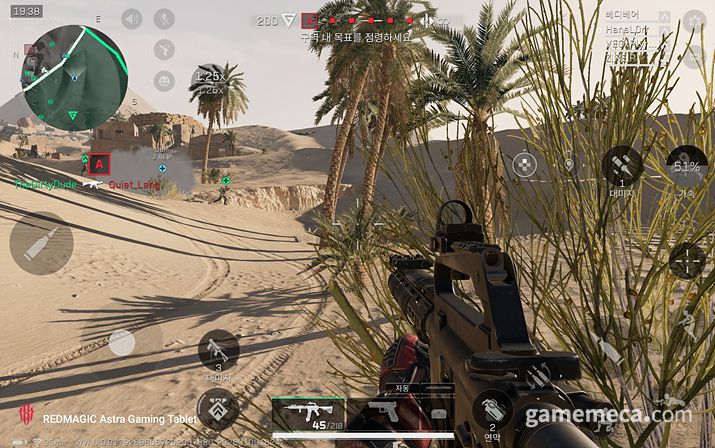Tap the chevron rank badge button
This screenshot has height=448, width=715.
(217, 409)
